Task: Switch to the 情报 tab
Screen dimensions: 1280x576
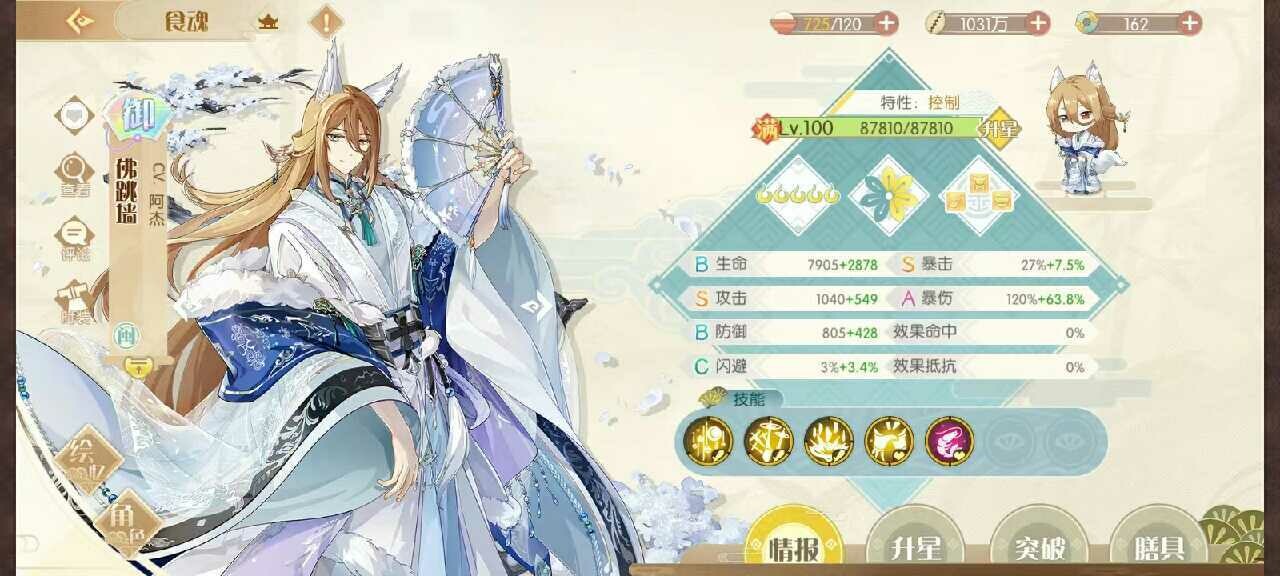Action: point(794,545)
